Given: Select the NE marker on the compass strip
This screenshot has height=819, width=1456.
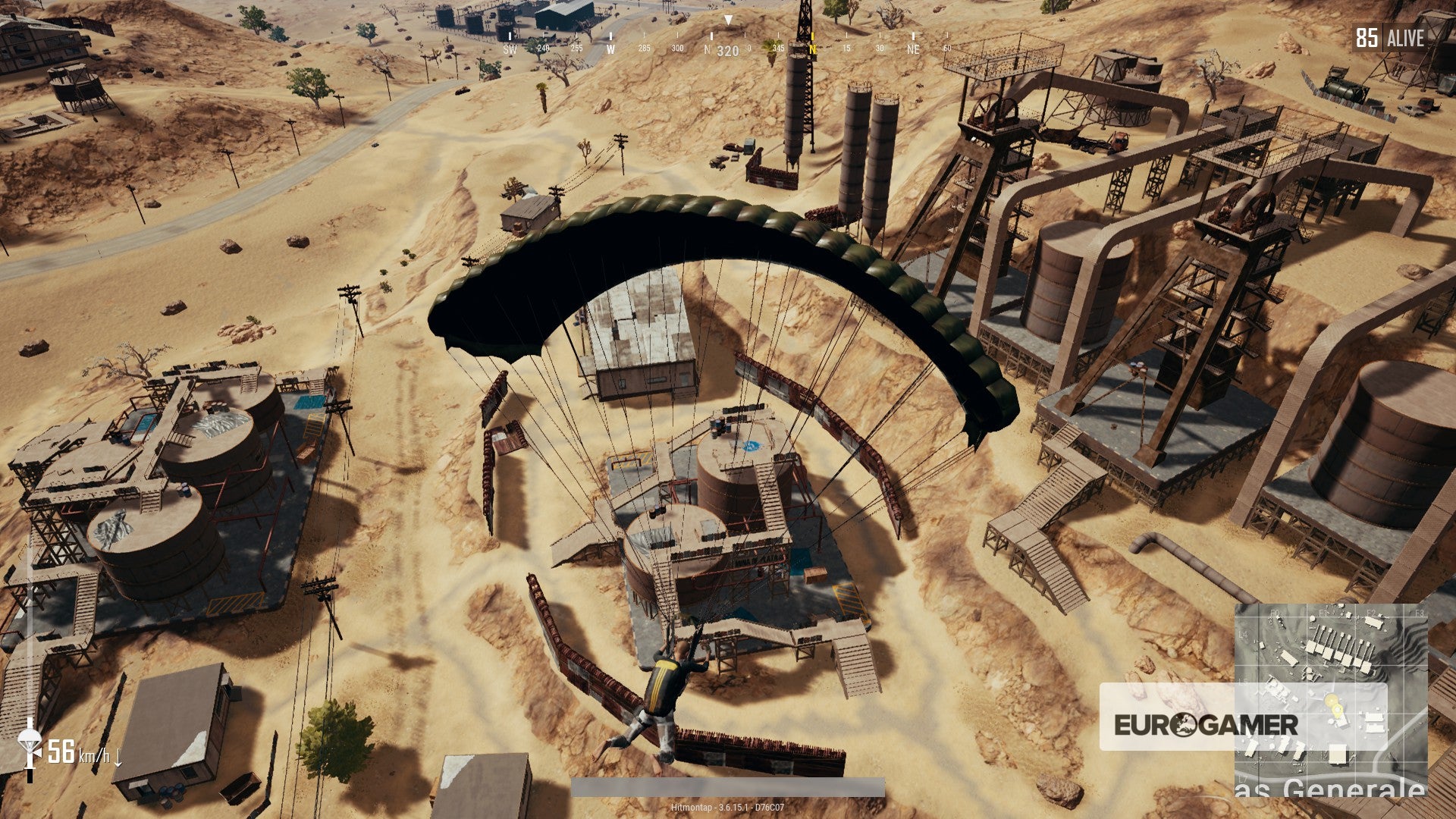Looking at the screenshot, I should point(913,49).
